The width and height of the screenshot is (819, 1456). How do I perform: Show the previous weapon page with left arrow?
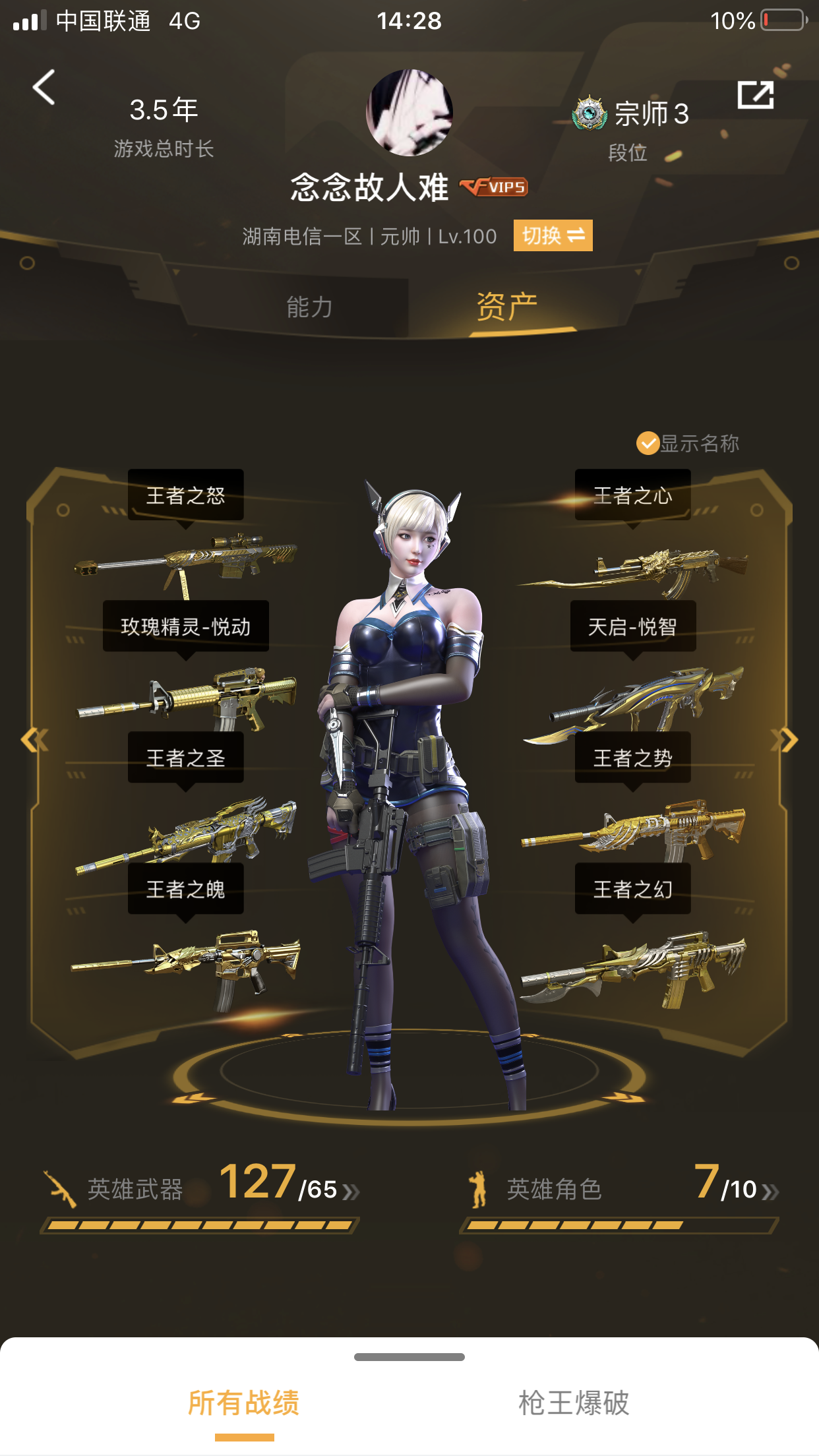[34, 740]
